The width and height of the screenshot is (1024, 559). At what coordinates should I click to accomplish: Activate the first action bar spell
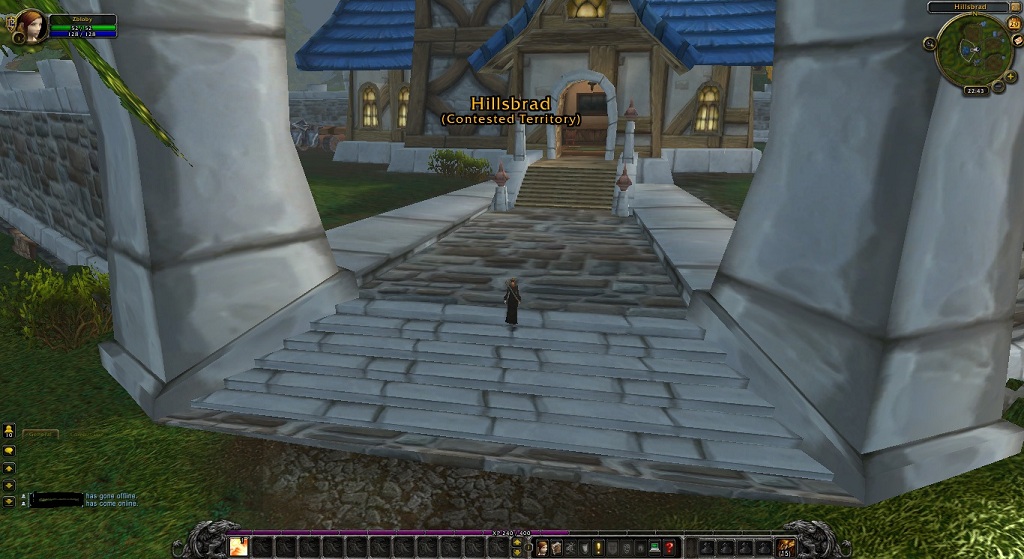coord(239,547)
